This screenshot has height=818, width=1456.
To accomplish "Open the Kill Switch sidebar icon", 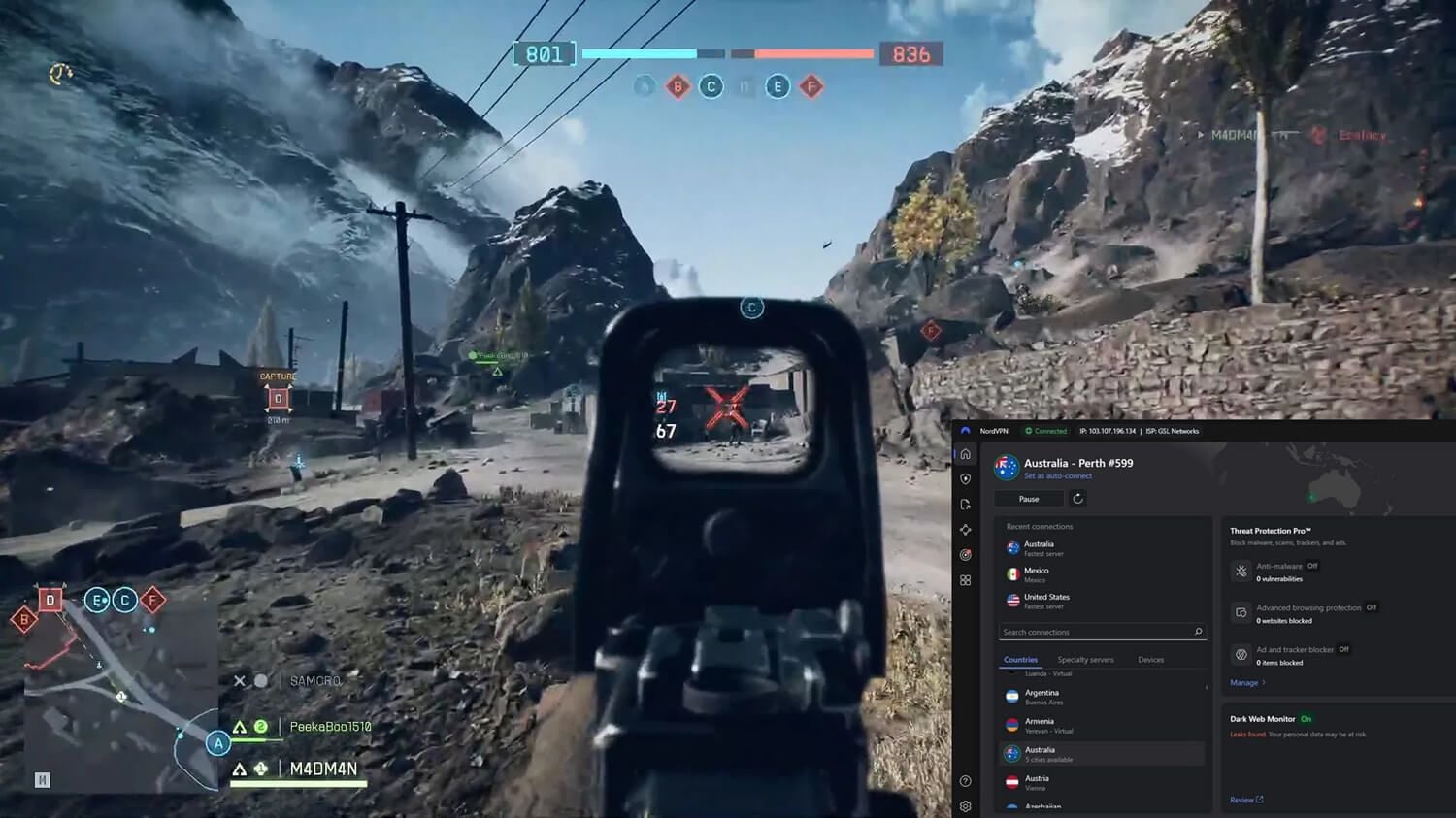I will 966,505.
